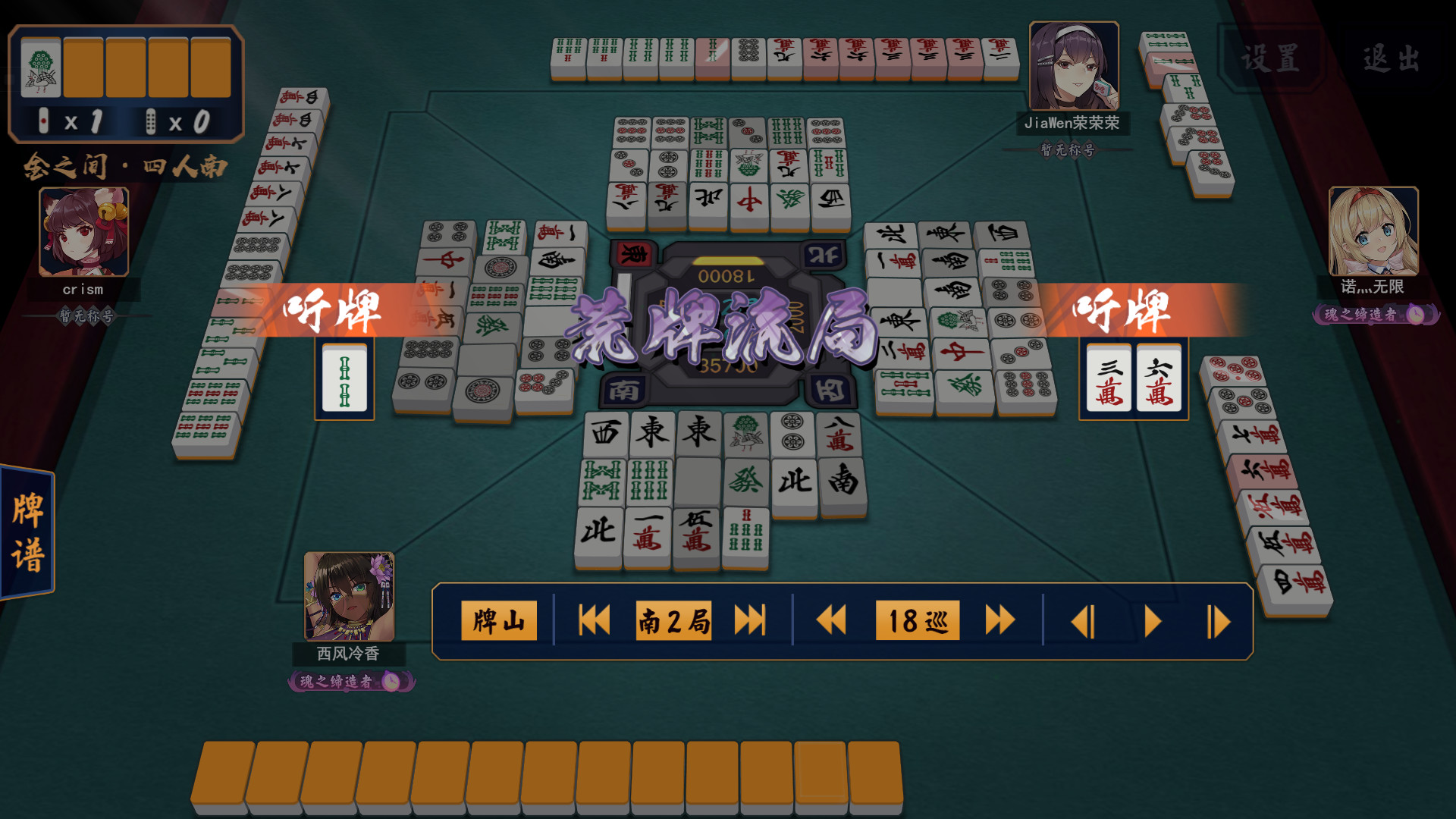This screenshot has height=819, width=1456.
Task: Click the 18巡 turn counter
Action: [916, 620]
